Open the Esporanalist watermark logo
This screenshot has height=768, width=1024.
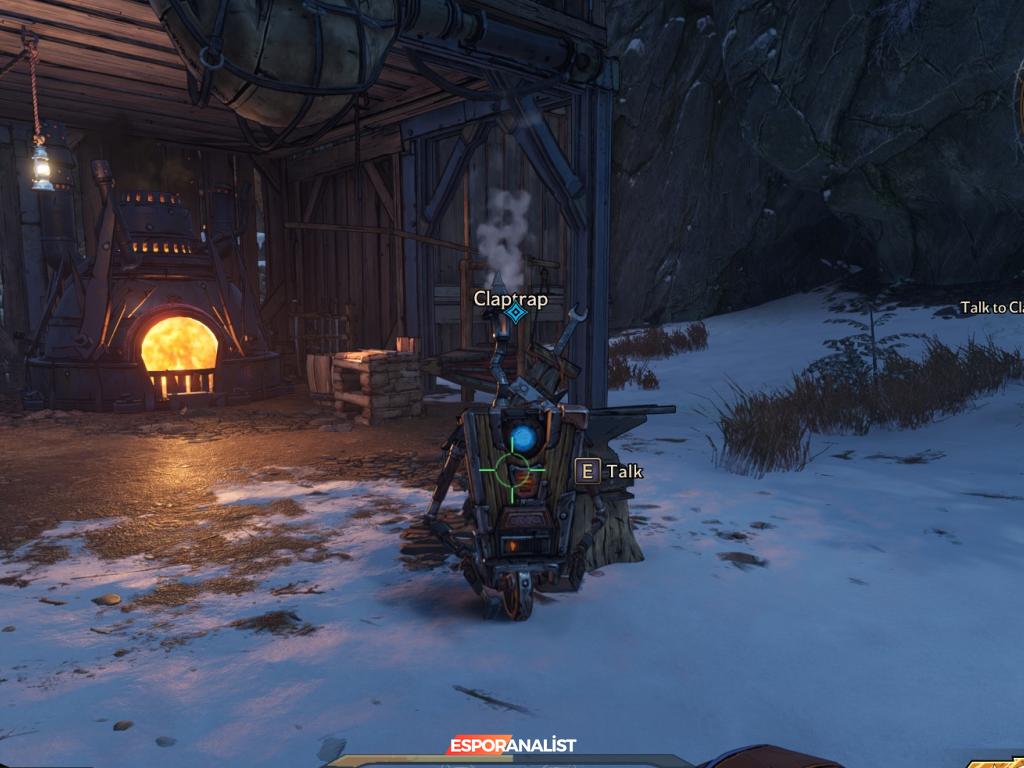pyautogui.click(x=512, y=745)
